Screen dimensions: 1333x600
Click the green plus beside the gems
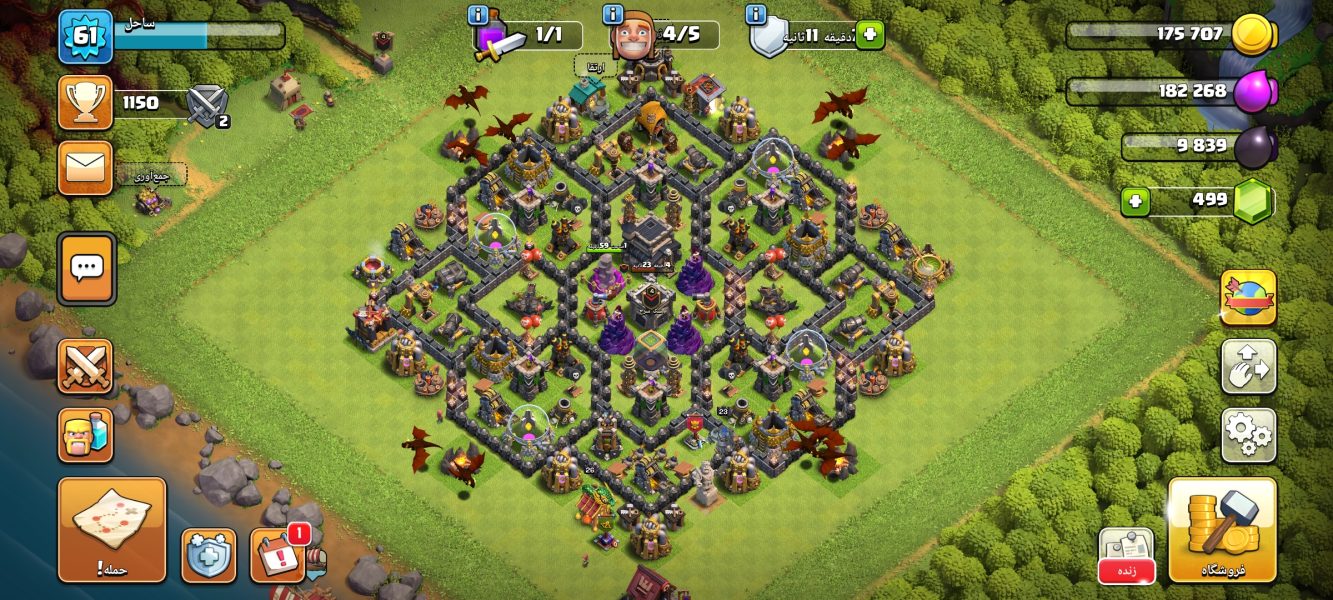tap(1134, 201)
